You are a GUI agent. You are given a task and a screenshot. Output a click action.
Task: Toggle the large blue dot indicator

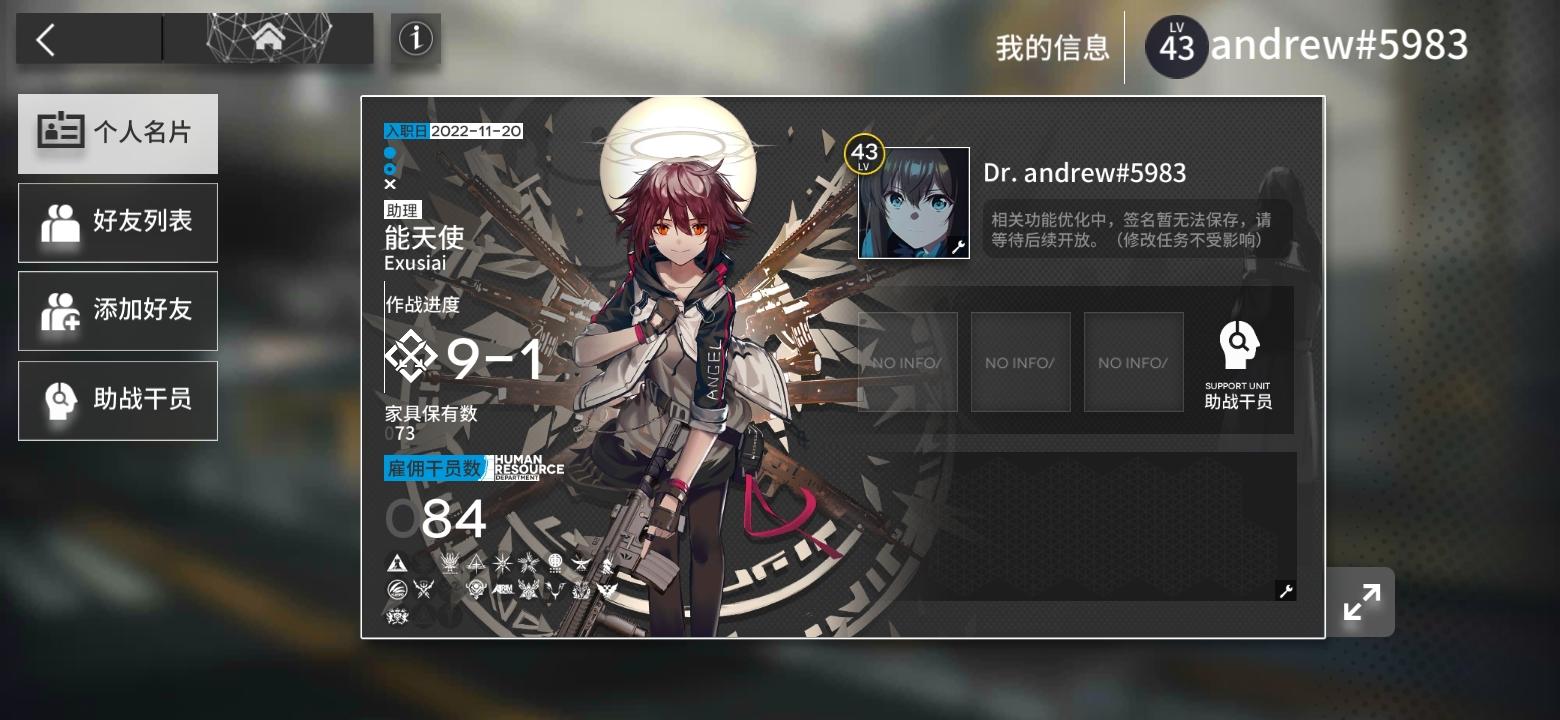coord(390,152)
